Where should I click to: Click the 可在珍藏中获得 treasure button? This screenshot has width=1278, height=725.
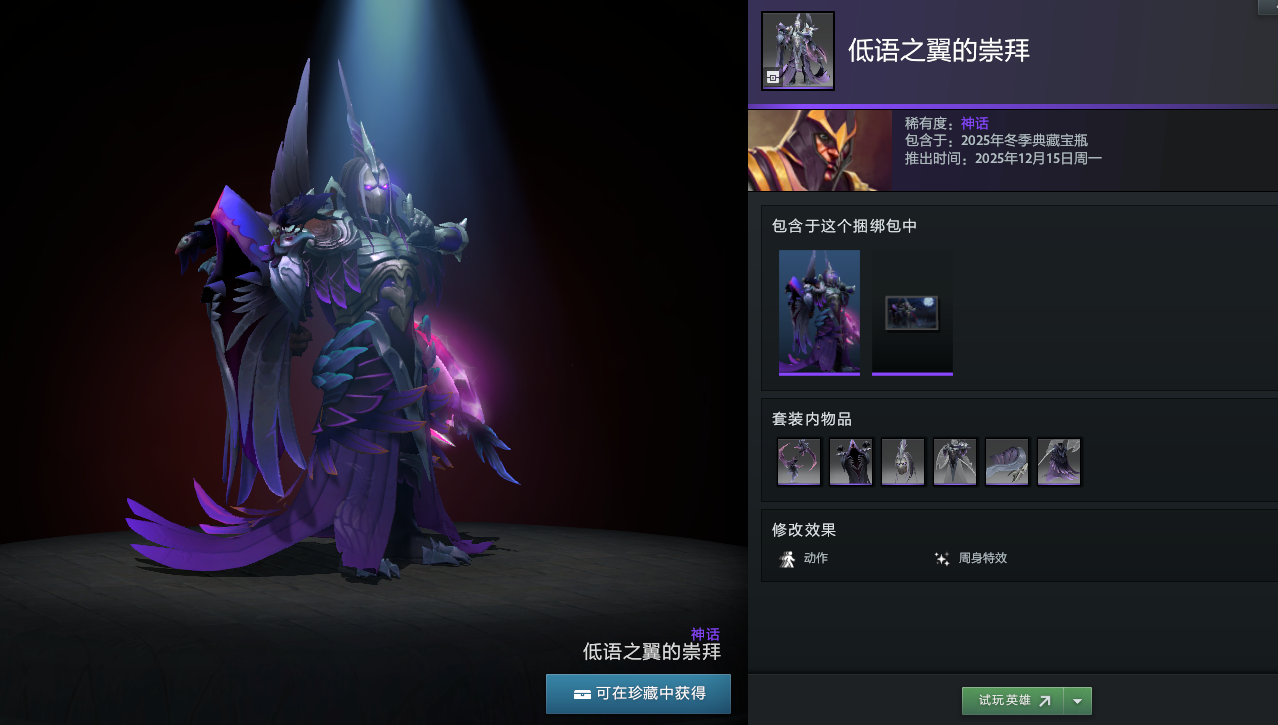638,693
